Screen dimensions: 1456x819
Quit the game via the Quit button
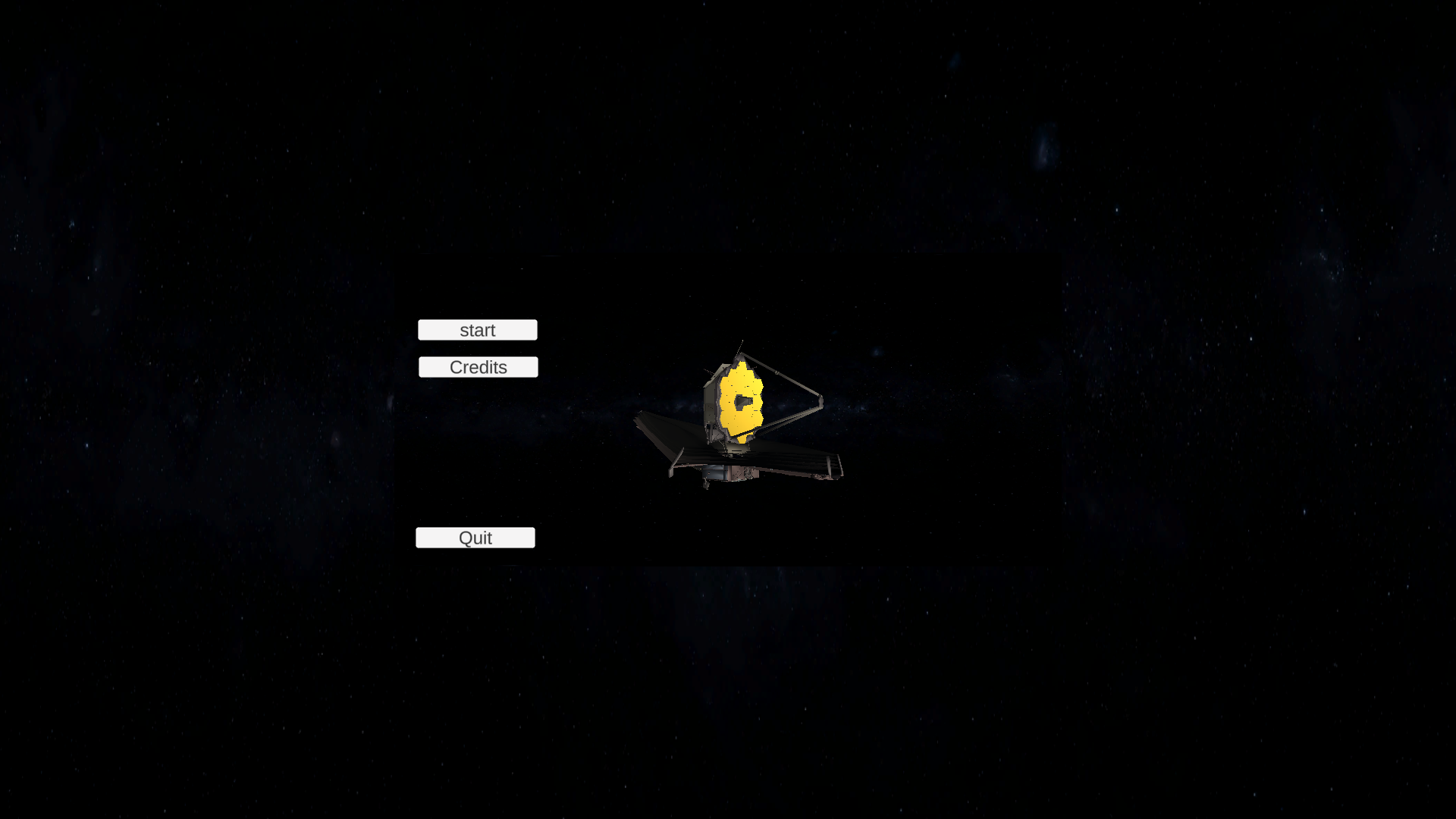tap(475, 537)
